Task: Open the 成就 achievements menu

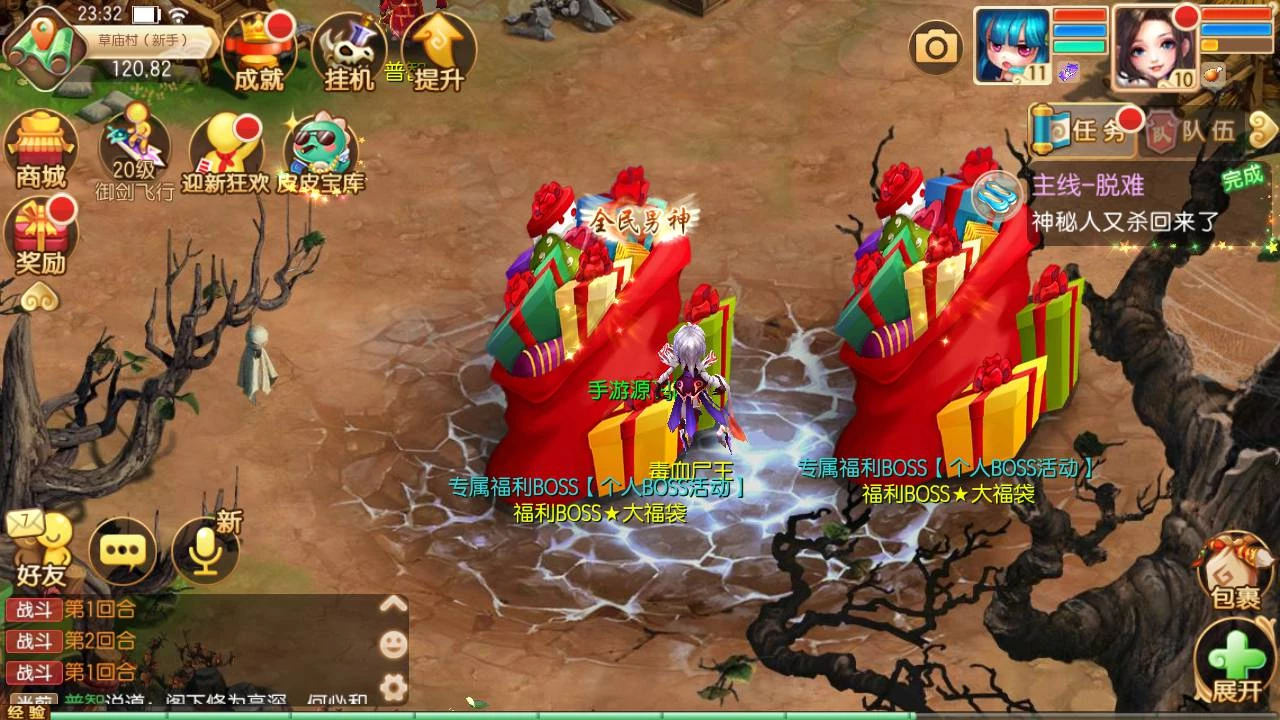Action: click(257, 52)
